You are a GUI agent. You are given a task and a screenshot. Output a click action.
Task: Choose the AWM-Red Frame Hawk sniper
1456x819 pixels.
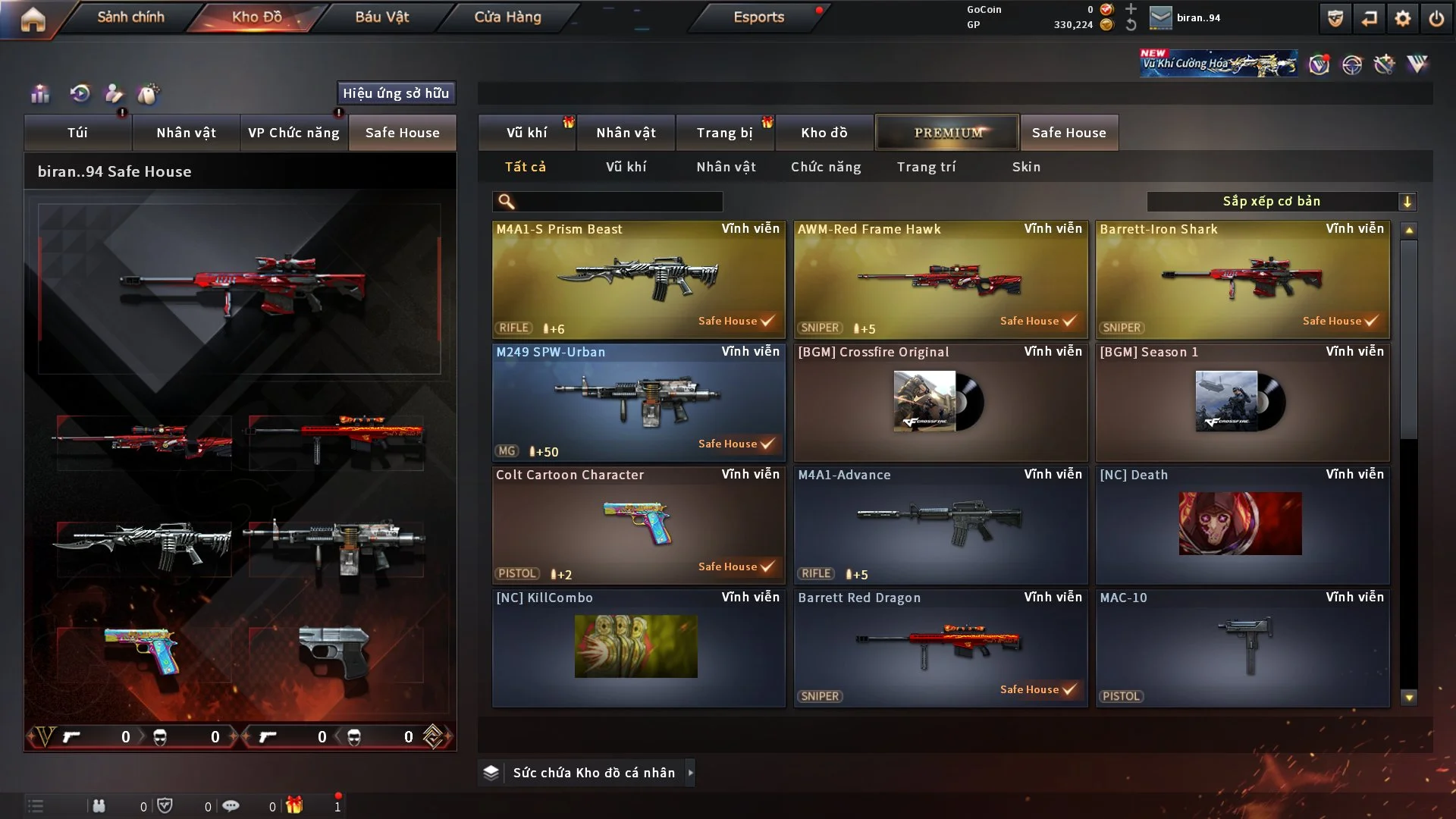pos(940,279)
